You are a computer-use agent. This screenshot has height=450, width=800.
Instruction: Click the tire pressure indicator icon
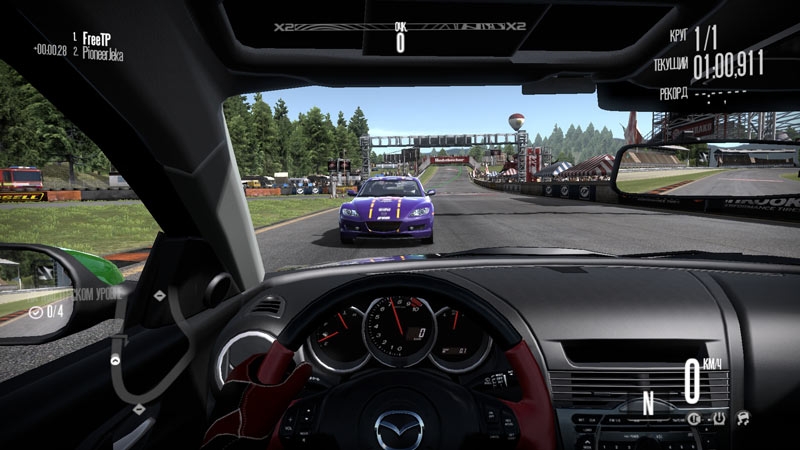tap(718, 417)
